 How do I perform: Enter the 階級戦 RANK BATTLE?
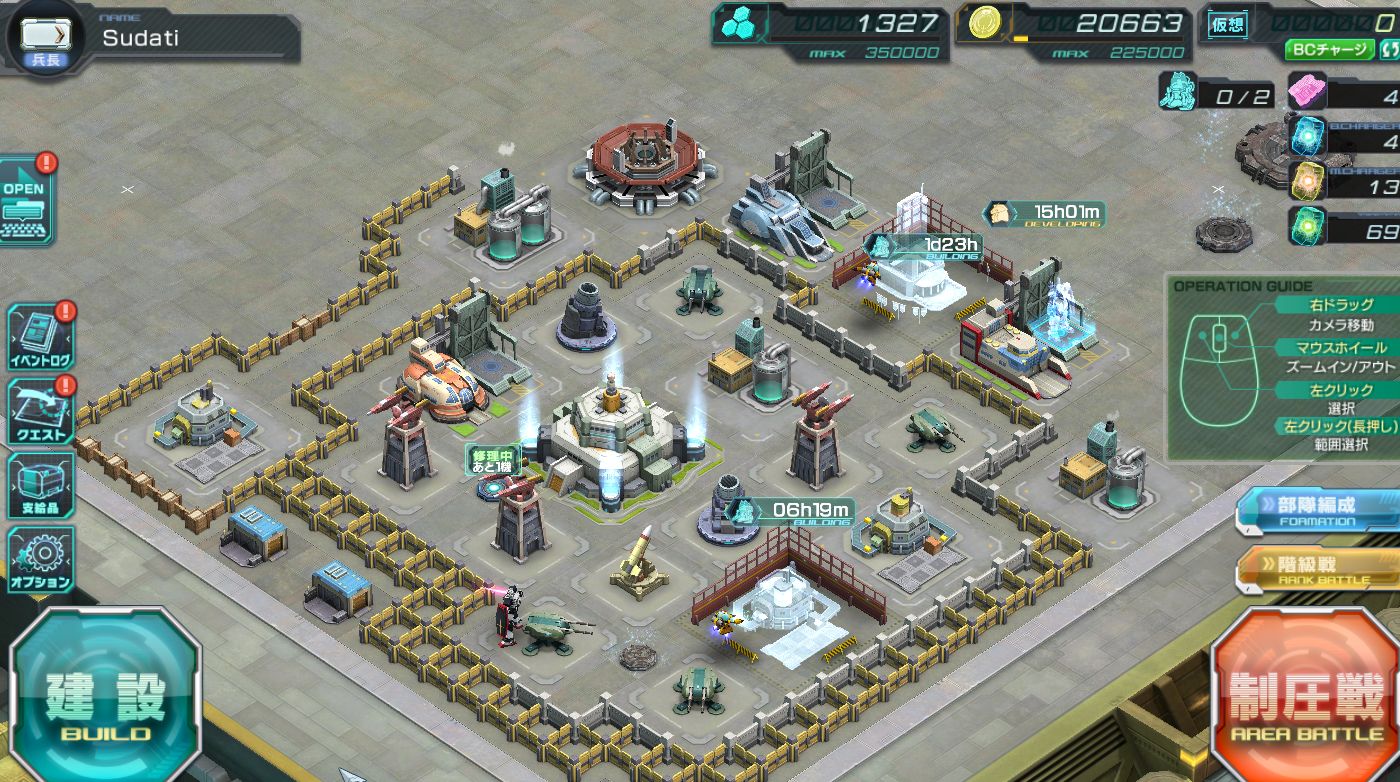coord(1317,570)
